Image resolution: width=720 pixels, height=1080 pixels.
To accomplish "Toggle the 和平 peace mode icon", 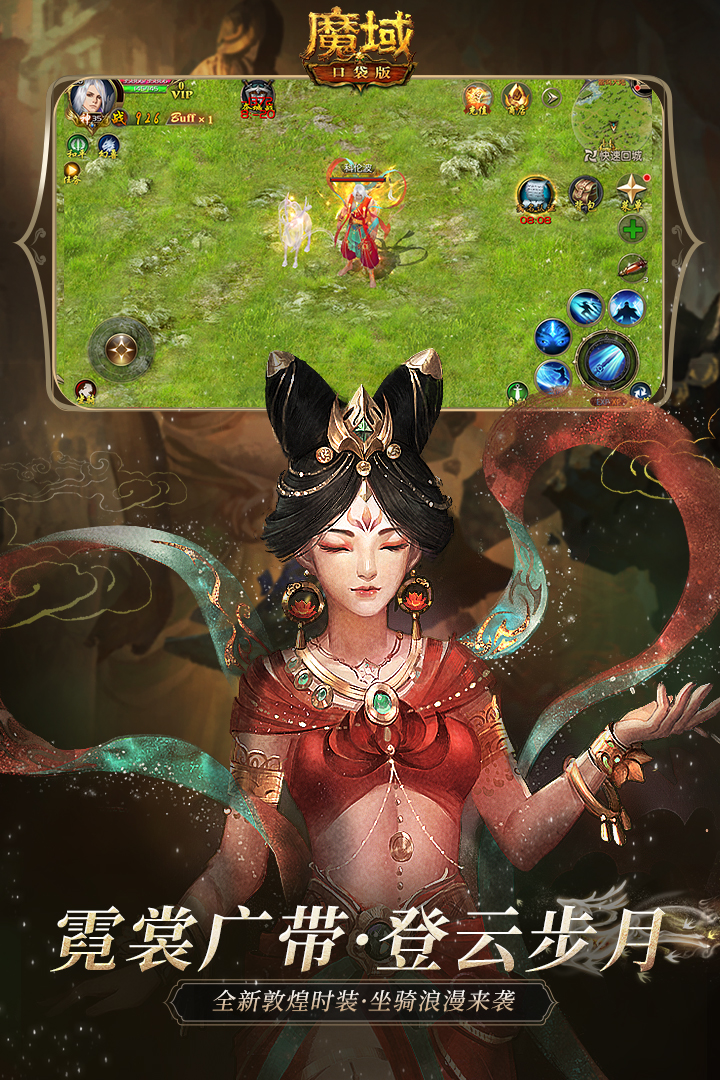I will coord(78,146).
